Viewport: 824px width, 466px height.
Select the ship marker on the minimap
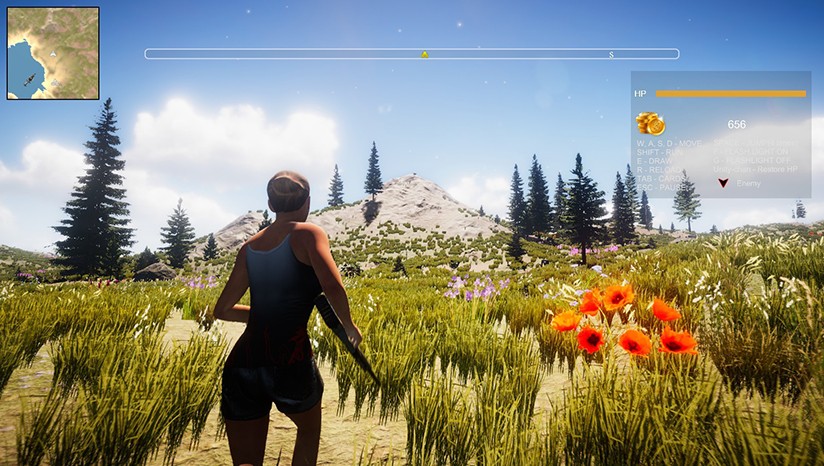29,79
